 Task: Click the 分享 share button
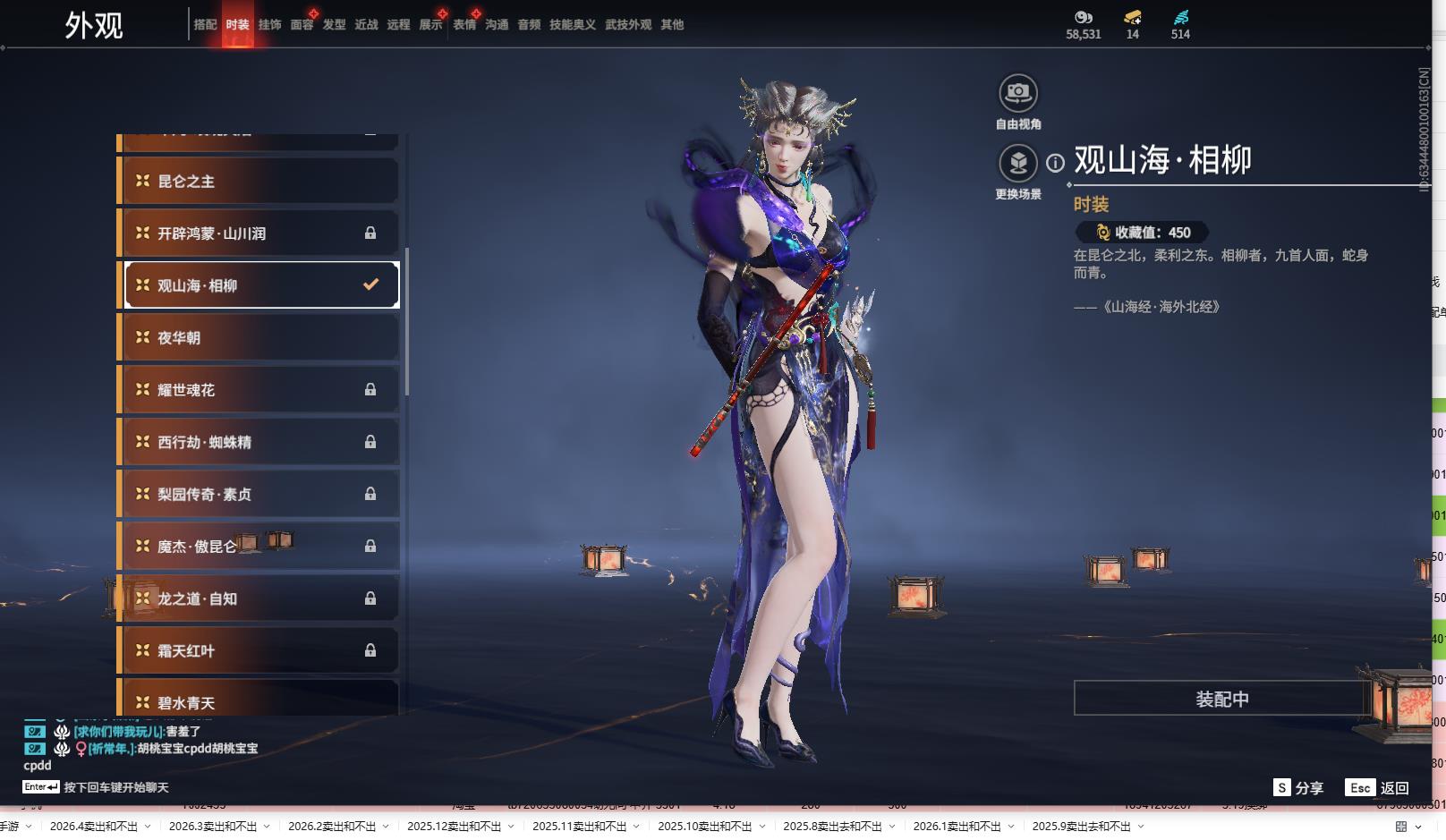(x=1298, y=787)
